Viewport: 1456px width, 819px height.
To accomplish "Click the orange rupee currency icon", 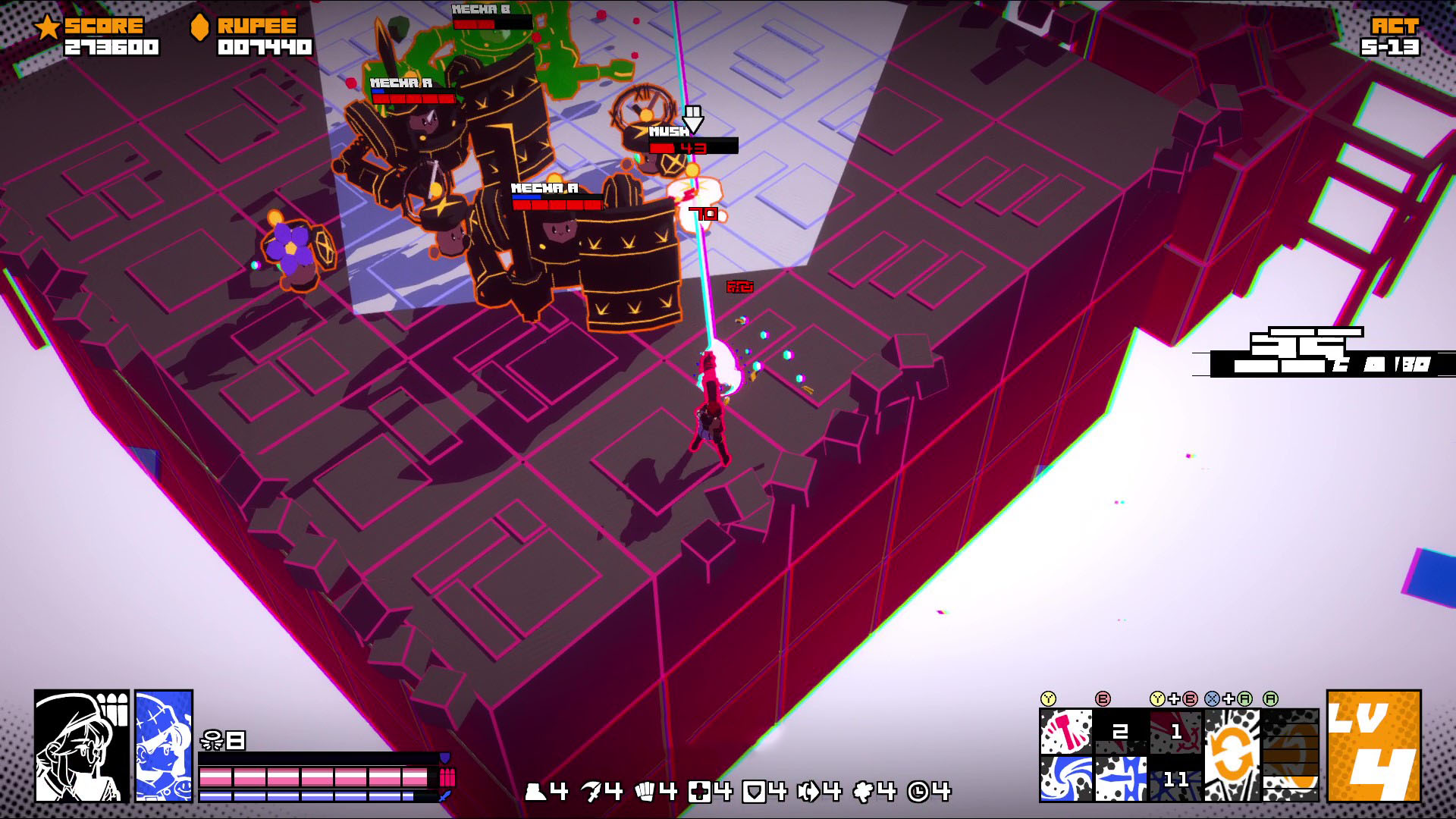I will coord(199,28).
